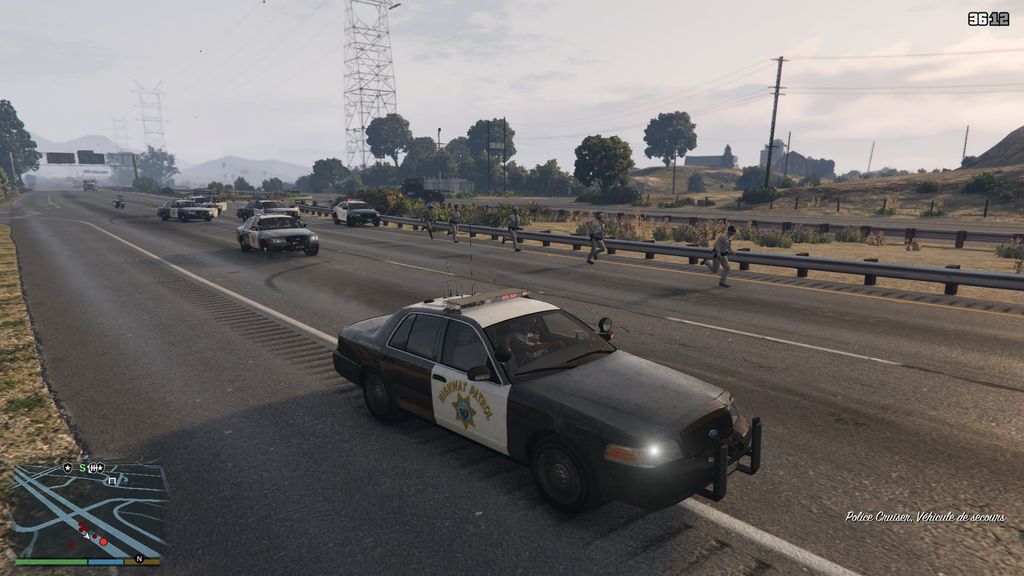The image size is (1024, 576).
Task: Click the N north indicator on minimap
Action: (138, 558)
